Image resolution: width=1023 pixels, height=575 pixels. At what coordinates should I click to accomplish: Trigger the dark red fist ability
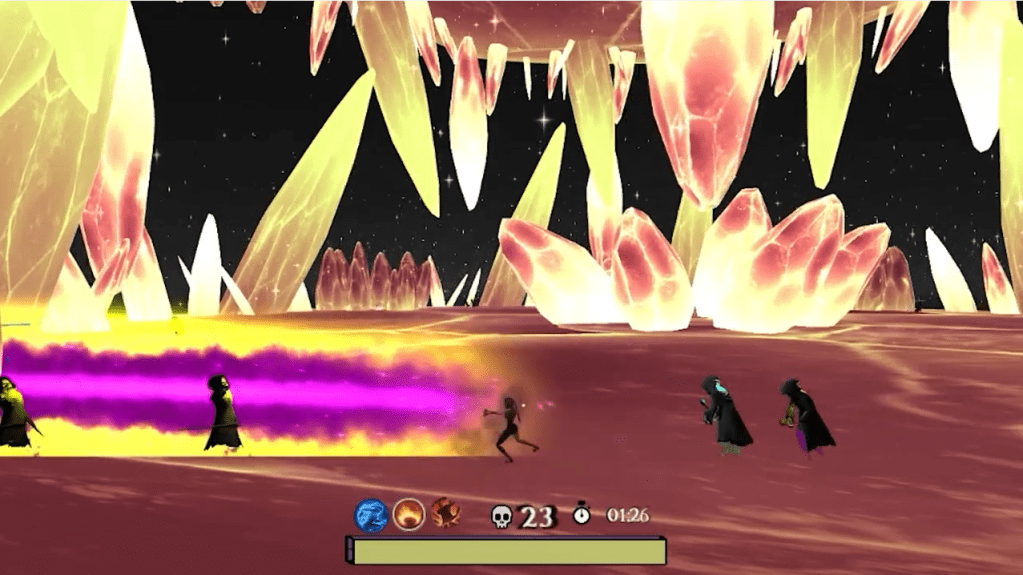(x=445, y=515)
